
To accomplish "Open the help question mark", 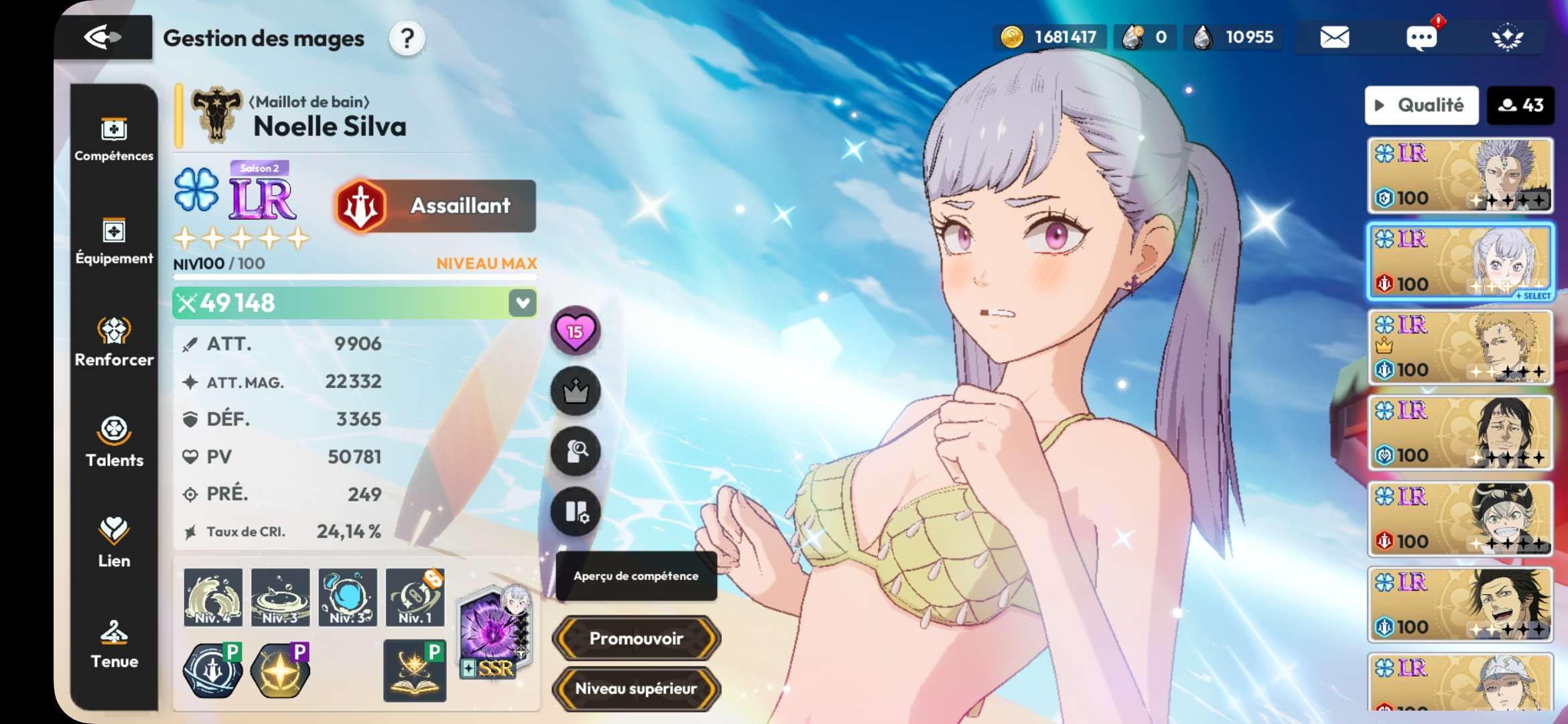I will [x=407, y=39].
